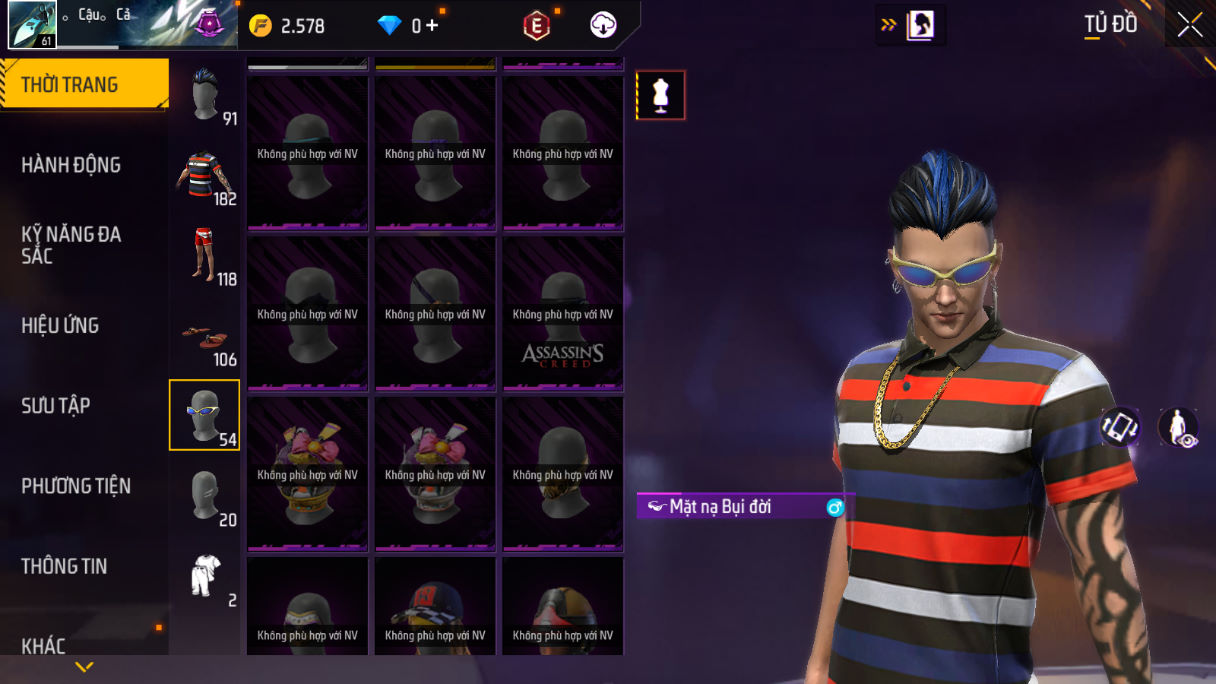
Task: Choose the hairstyle category with 91 items
Action: pyautogui.click(x=205, y=96)
